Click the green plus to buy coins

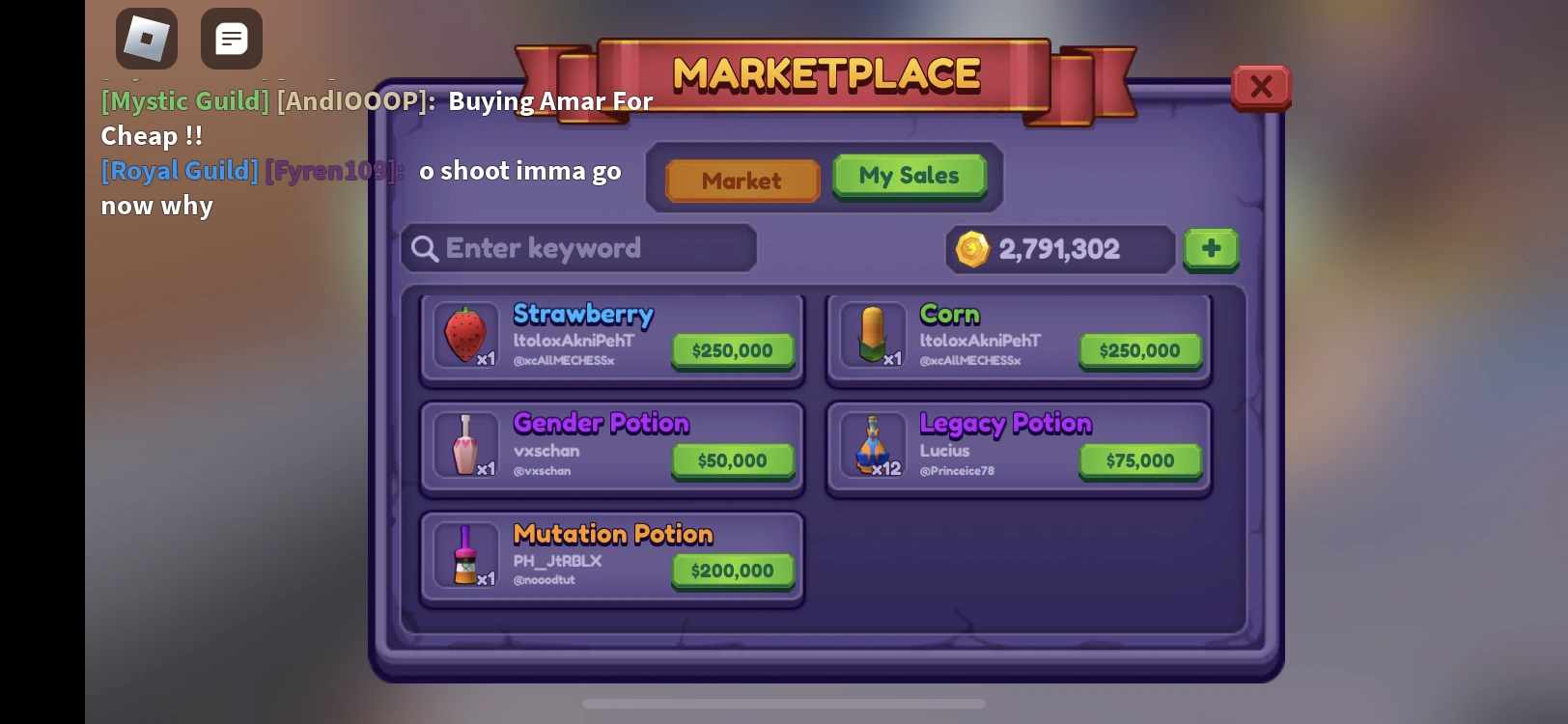[1211, 249]
